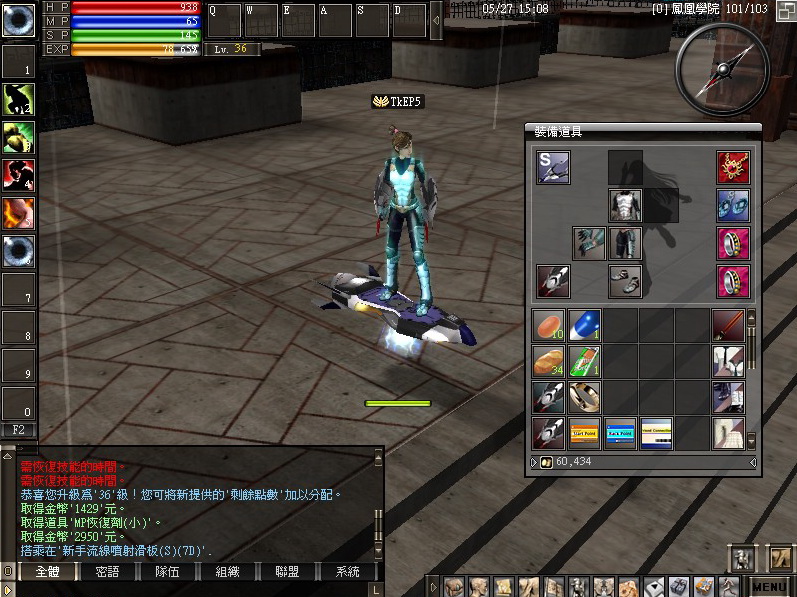Open the 密語 whisper chat tab
This screenshot has height=597, width=797.
pos(107,572)
